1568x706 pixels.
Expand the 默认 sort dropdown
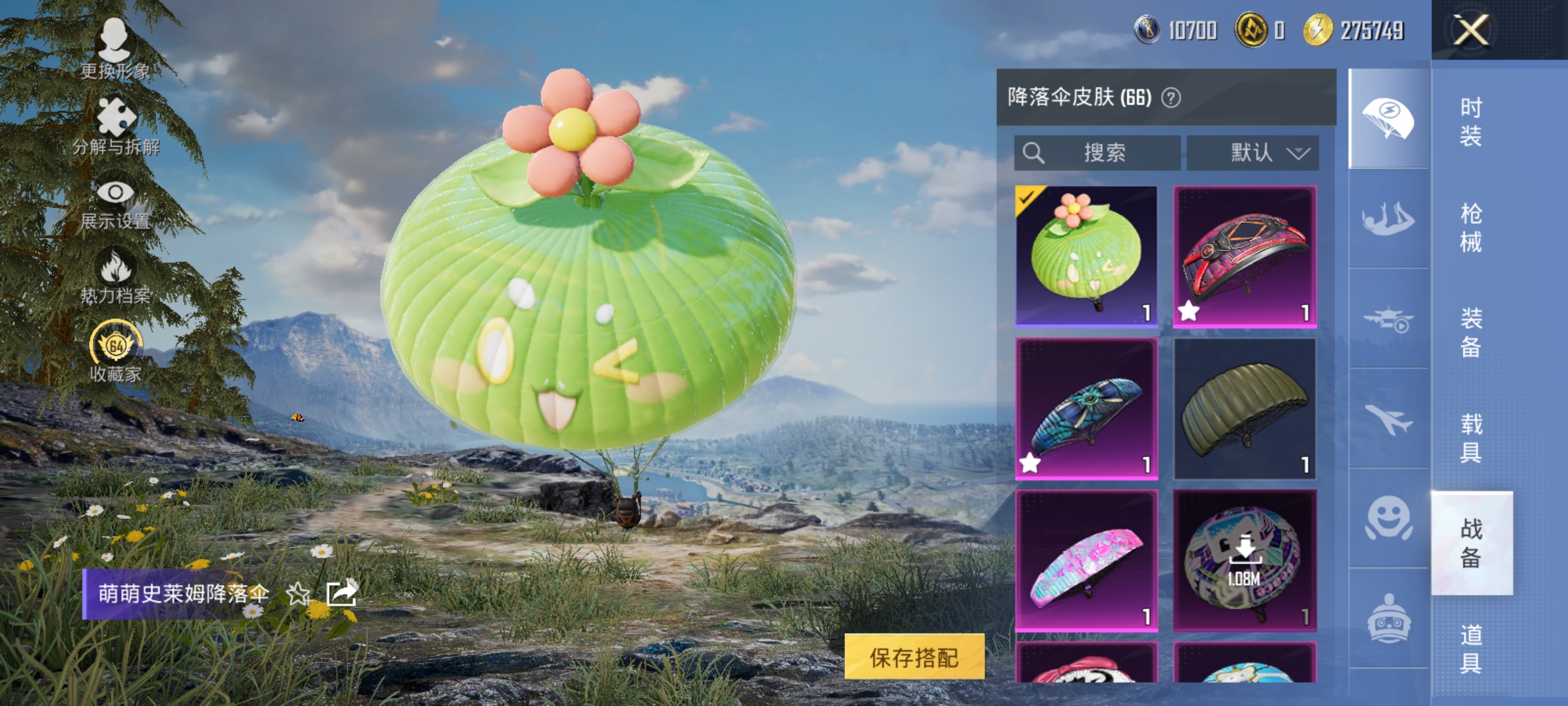(1252, 153)
